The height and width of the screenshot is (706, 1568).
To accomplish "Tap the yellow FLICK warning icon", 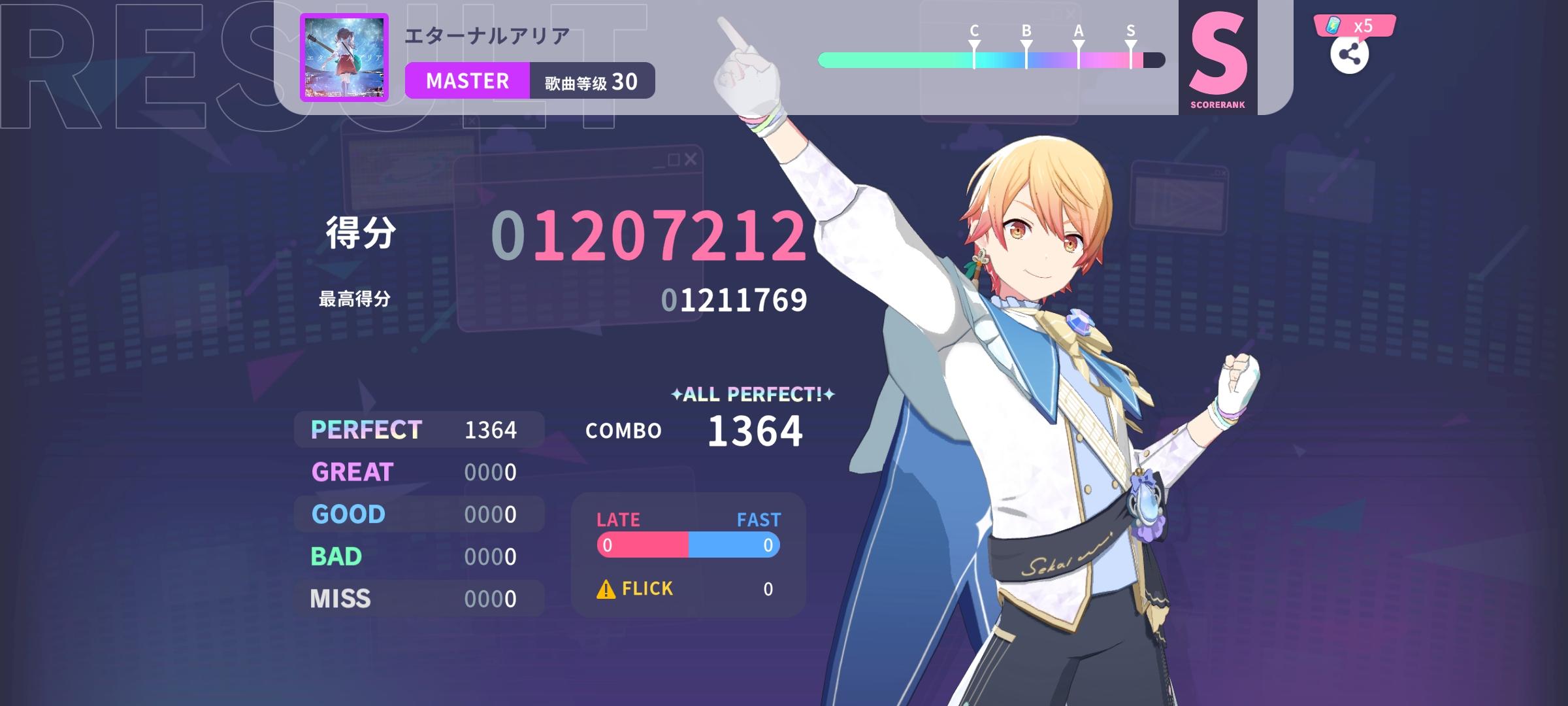I will [x=606, y=589].
